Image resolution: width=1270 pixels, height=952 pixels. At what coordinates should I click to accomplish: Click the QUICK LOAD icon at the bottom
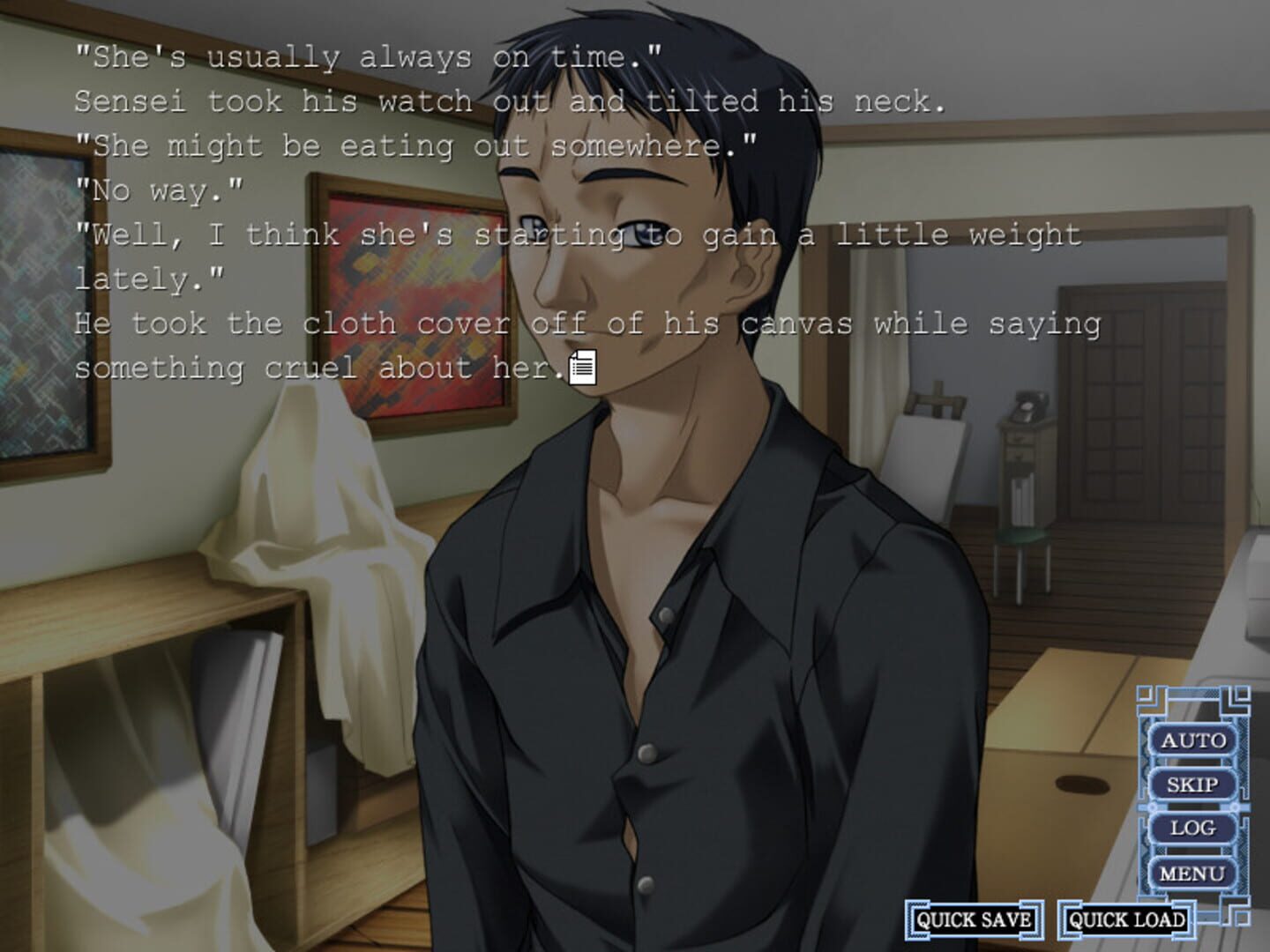[x=1126, y=919]
